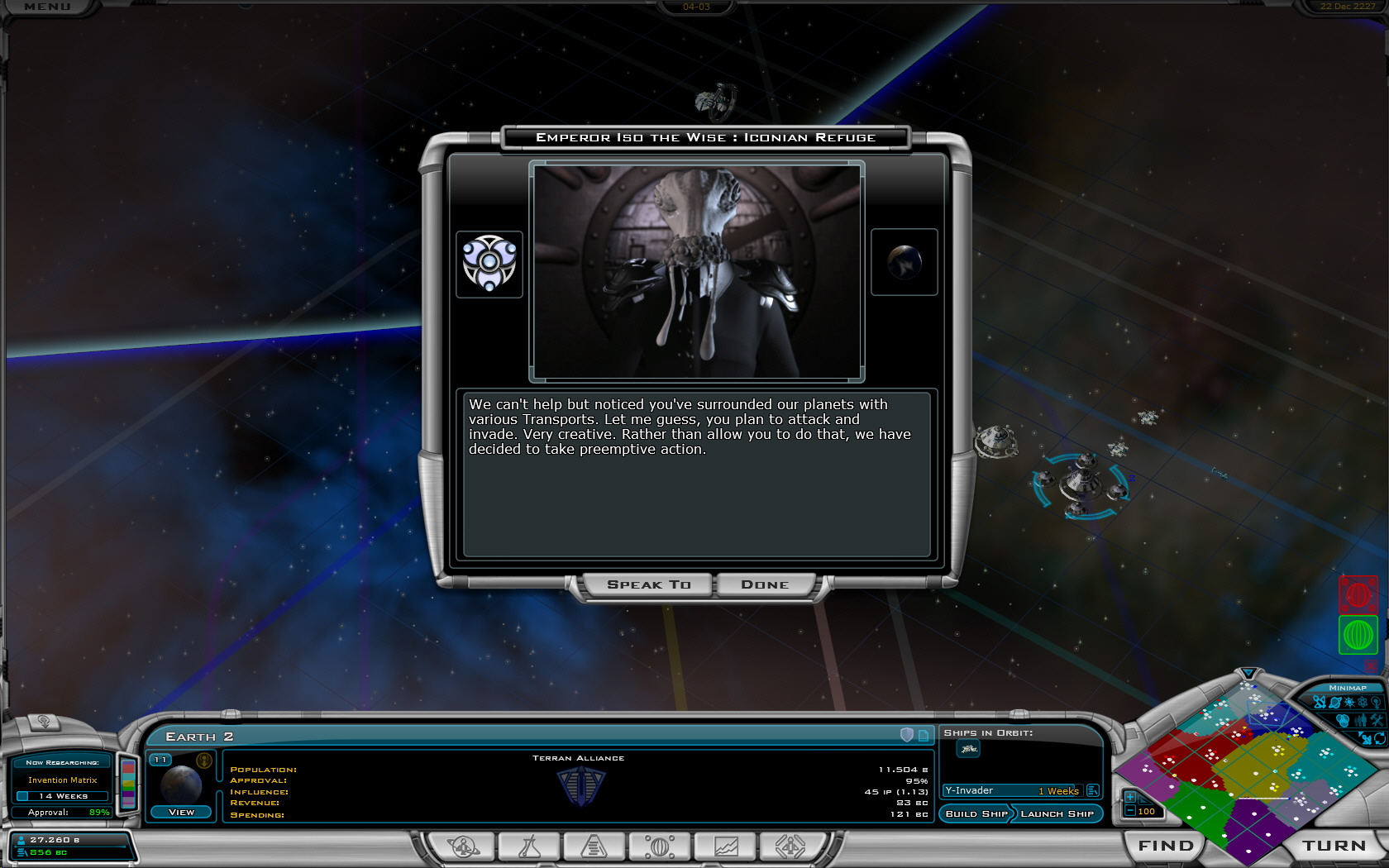1389x868 pixels.
Task: Open the Find dialog
Action: [x=1166, y=845]
